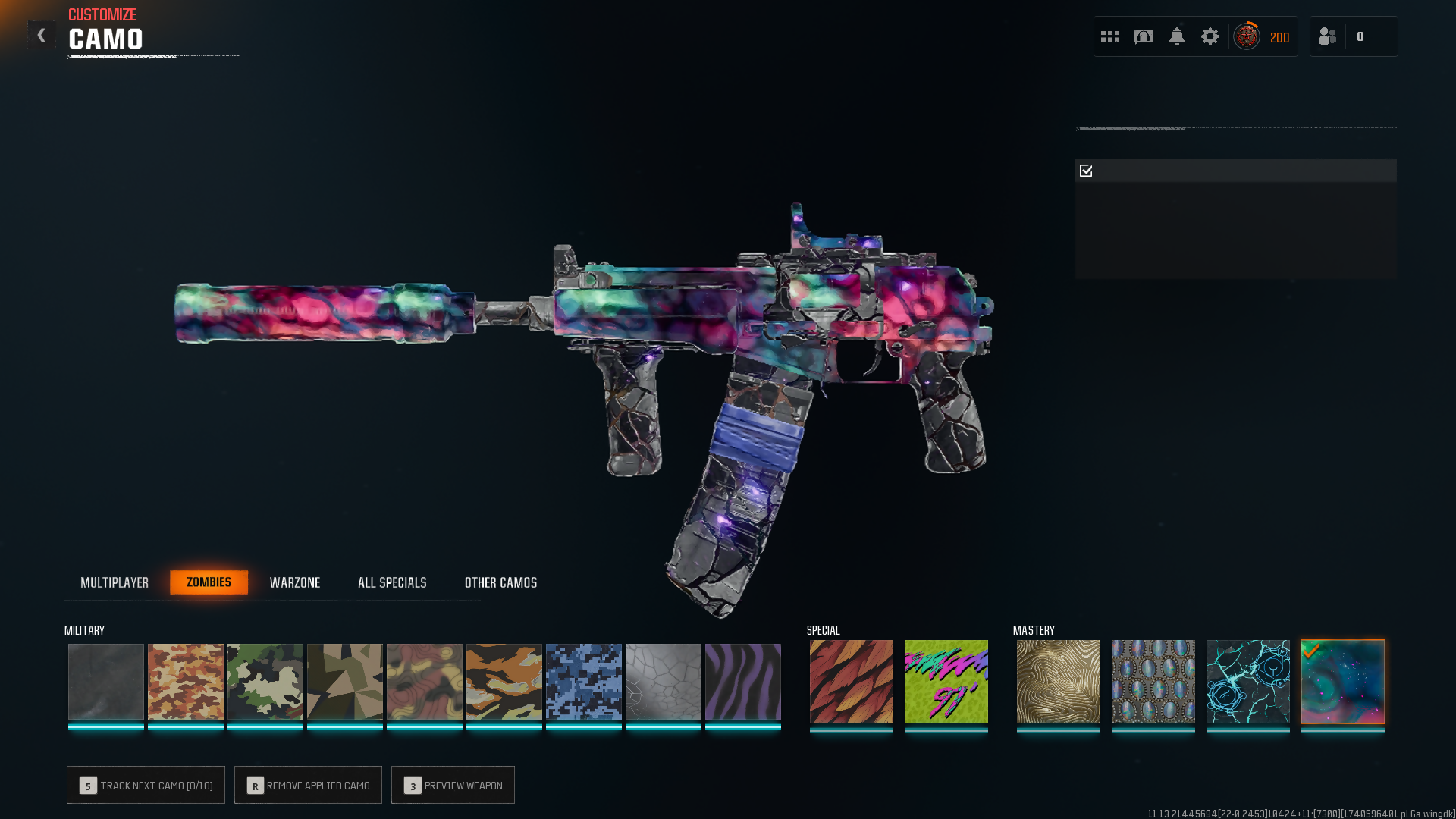Select the orange desert camo swatch

click(x=186, y=681)
